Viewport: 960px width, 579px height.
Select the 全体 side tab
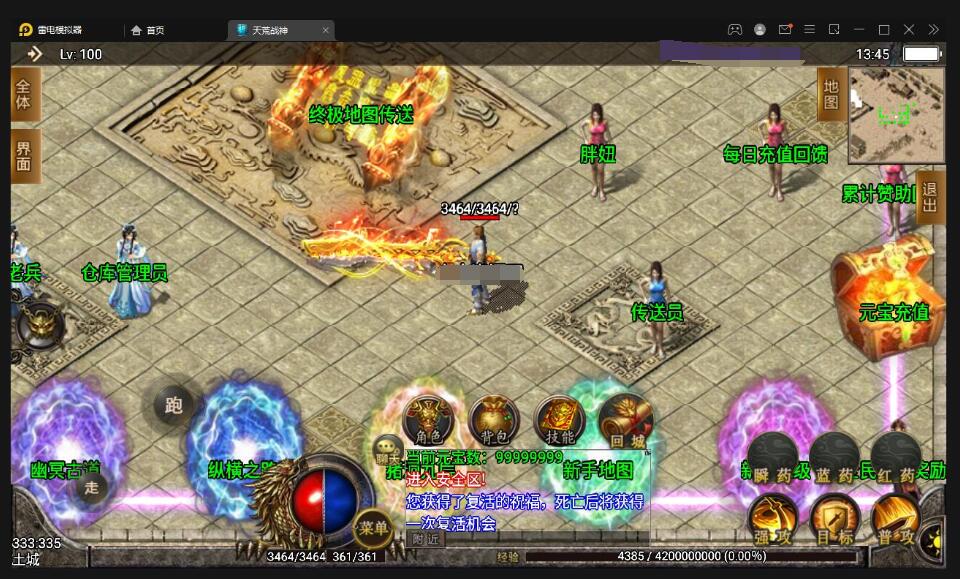click(24, 95)
